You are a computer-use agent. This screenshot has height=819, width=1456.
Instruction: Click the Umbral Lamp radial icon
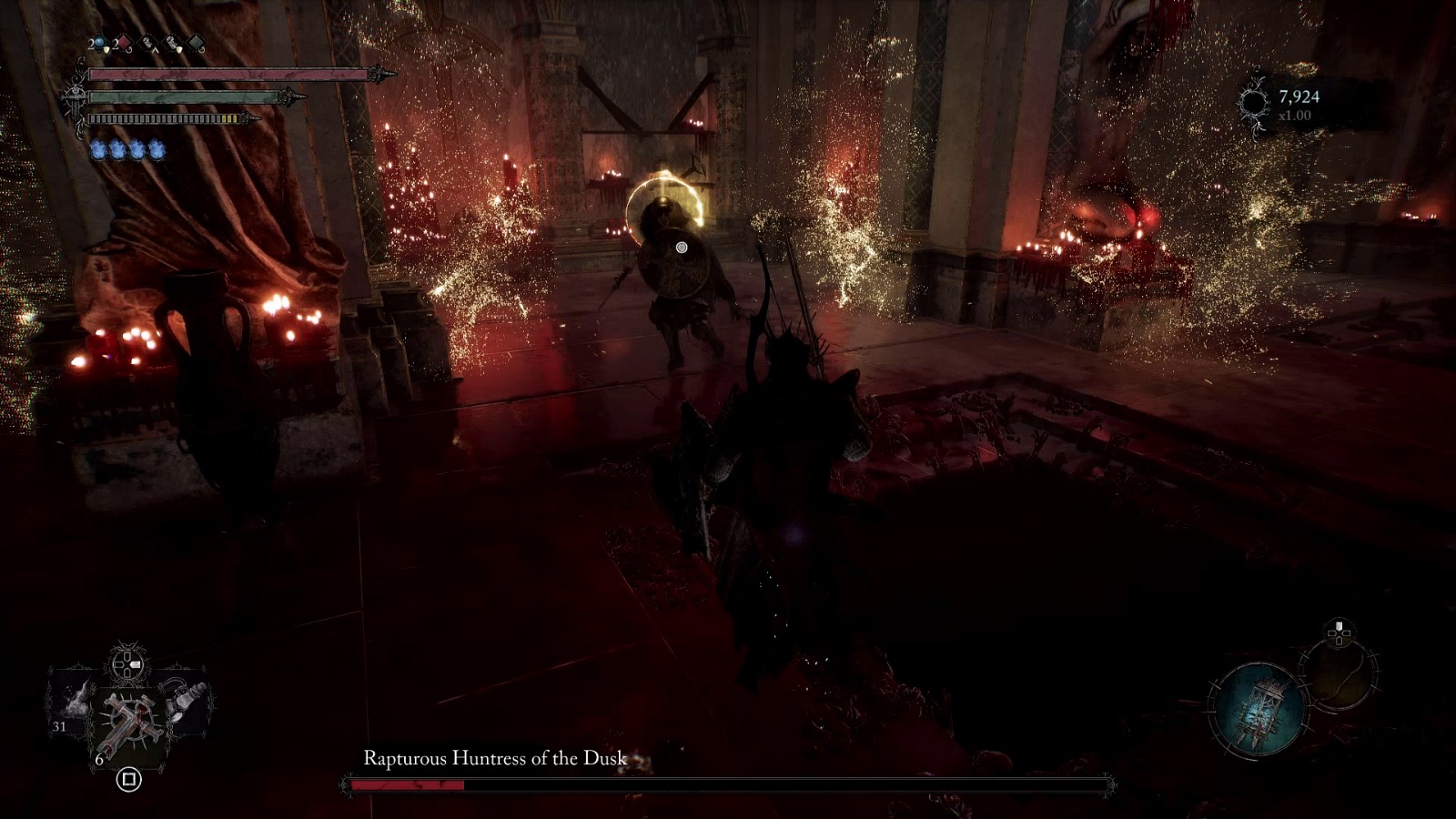coord(1259,711)
